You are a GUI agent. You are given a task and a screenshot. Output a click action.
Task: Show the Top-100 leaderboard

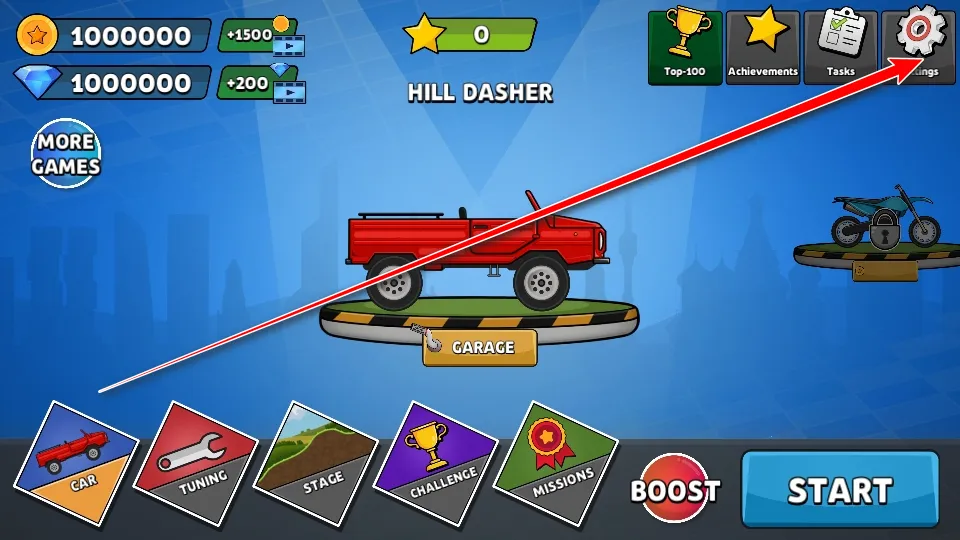point(685,46)
